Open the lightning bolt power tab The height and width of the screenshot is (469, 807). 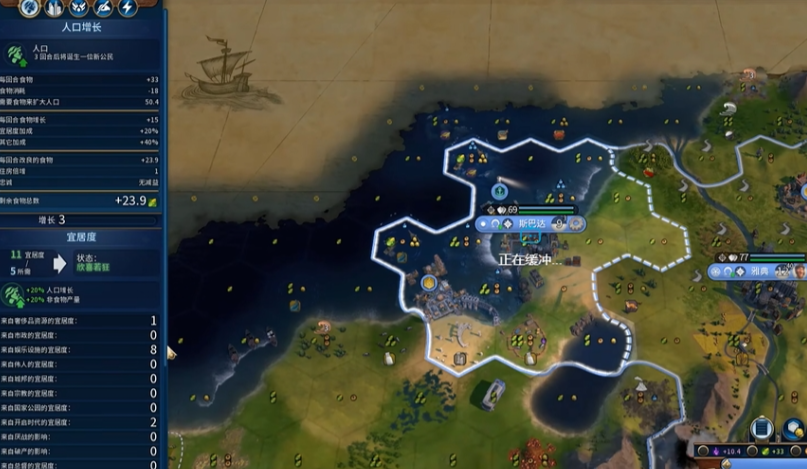pyautogui.click(x=127, y=8)
